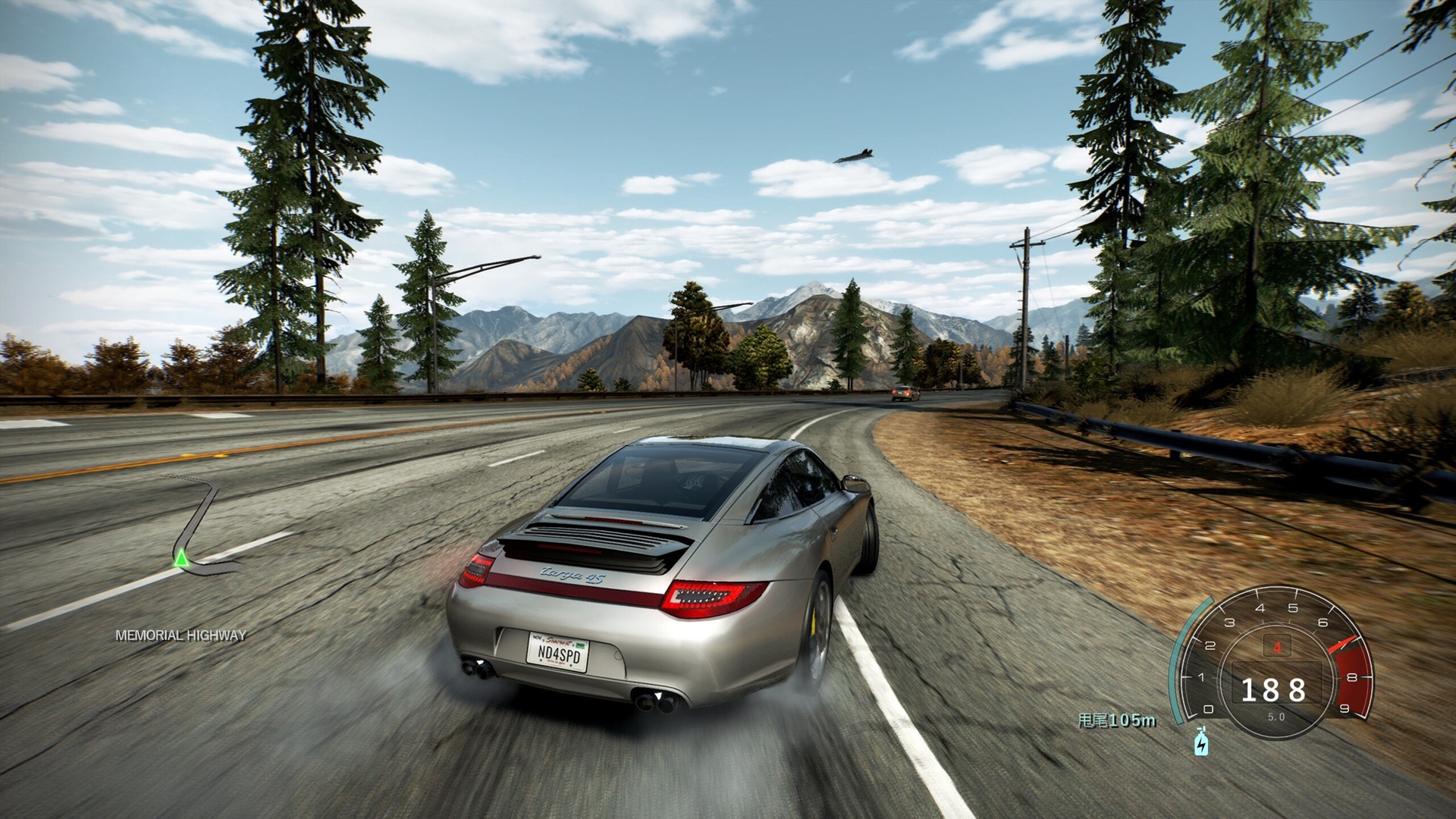Select the green player arrow on minimap
Viewport: 1456px width, 819px height.
tap(180, 560)
